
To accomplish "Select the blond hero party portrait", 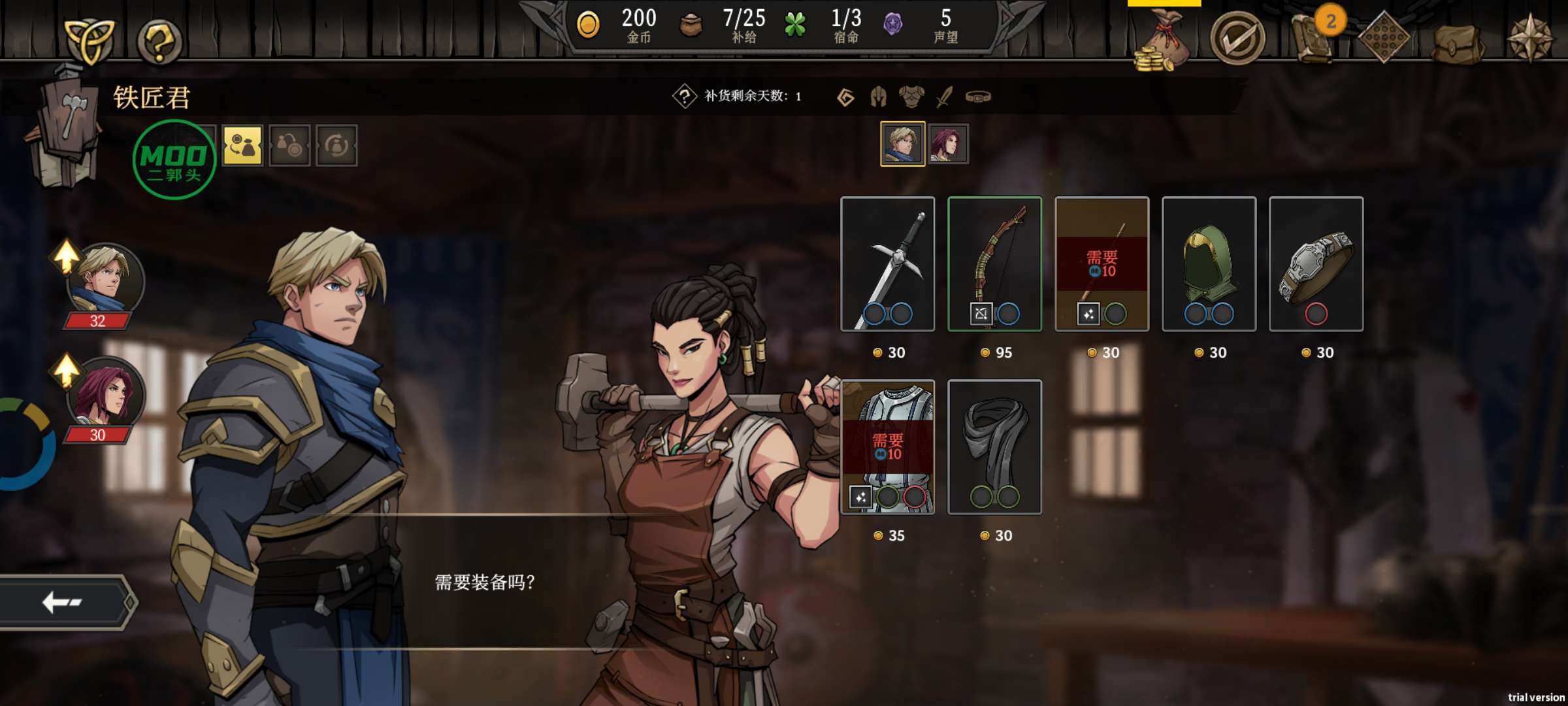I will pyautogui.click(x=106, y=280).
